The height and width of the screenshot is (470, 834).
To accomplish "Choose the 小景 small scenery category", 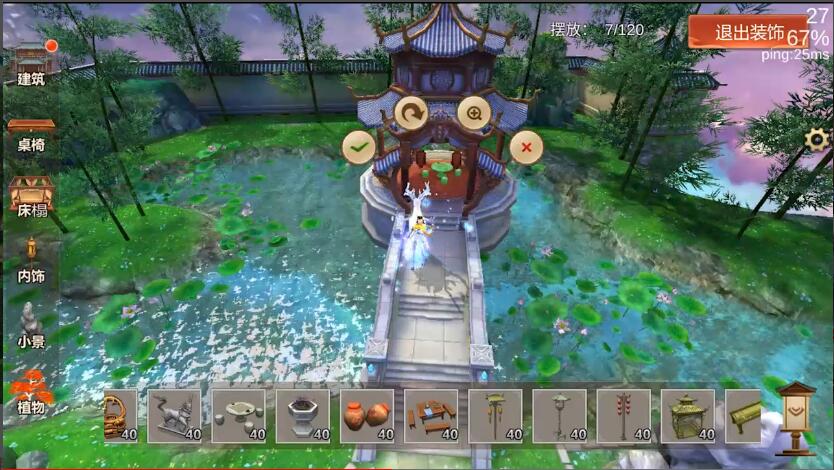I will click(x=31, y=327).
